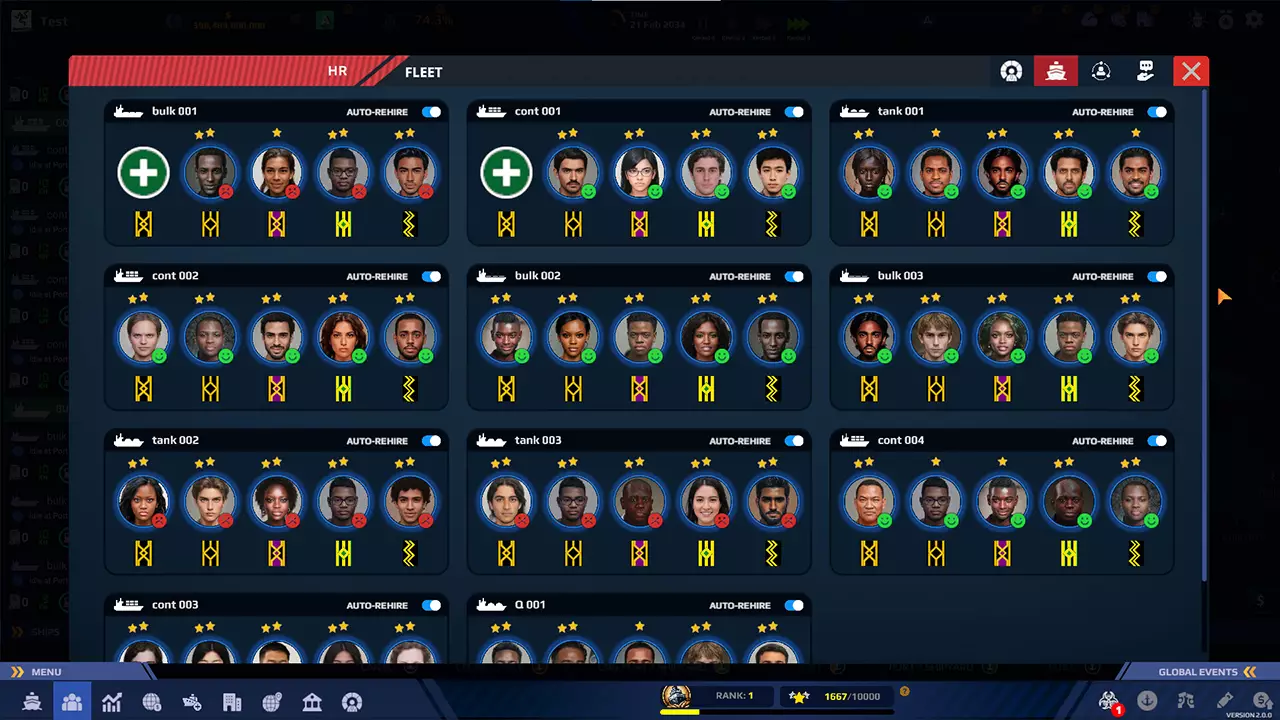Hire crew for cont 001 empty slot
The height and width of the screenshot is (720, 1280).
(506, 173)
